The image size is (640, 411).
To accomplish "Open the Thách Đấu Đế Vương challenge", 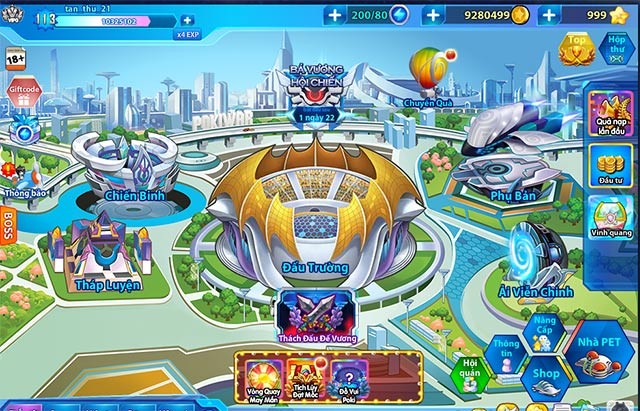I will [x=314, y=315].
